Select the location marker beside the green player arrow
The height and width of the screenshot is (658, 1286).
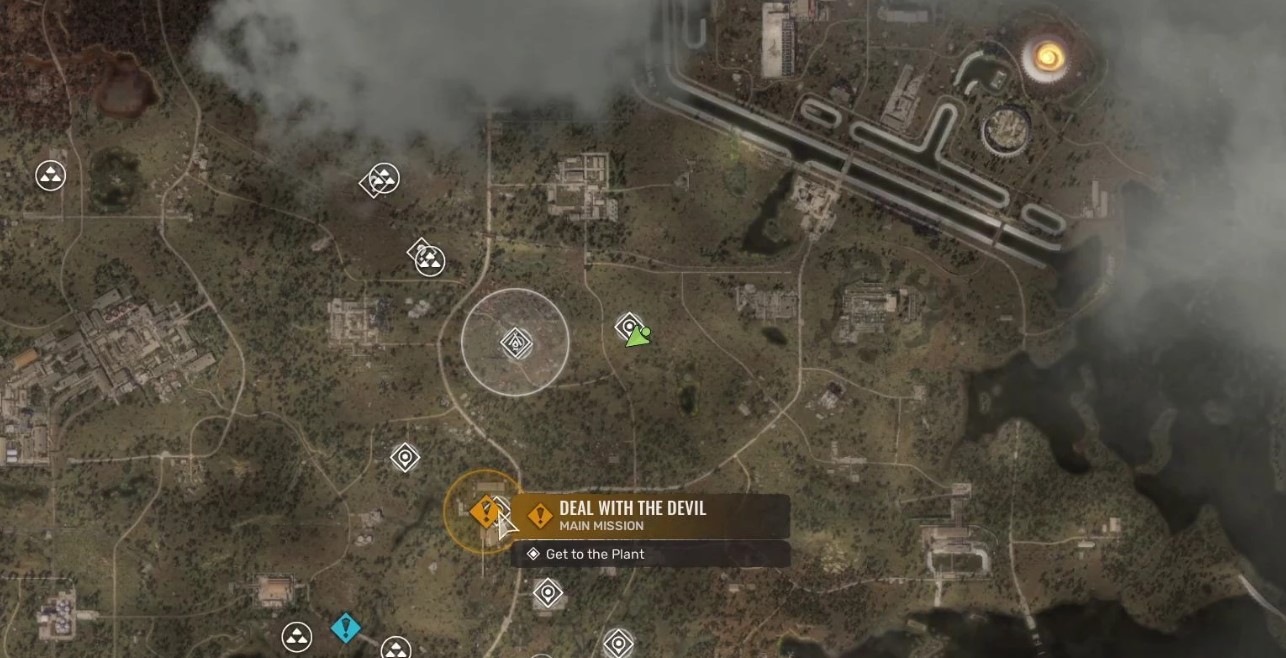point(628,326)
